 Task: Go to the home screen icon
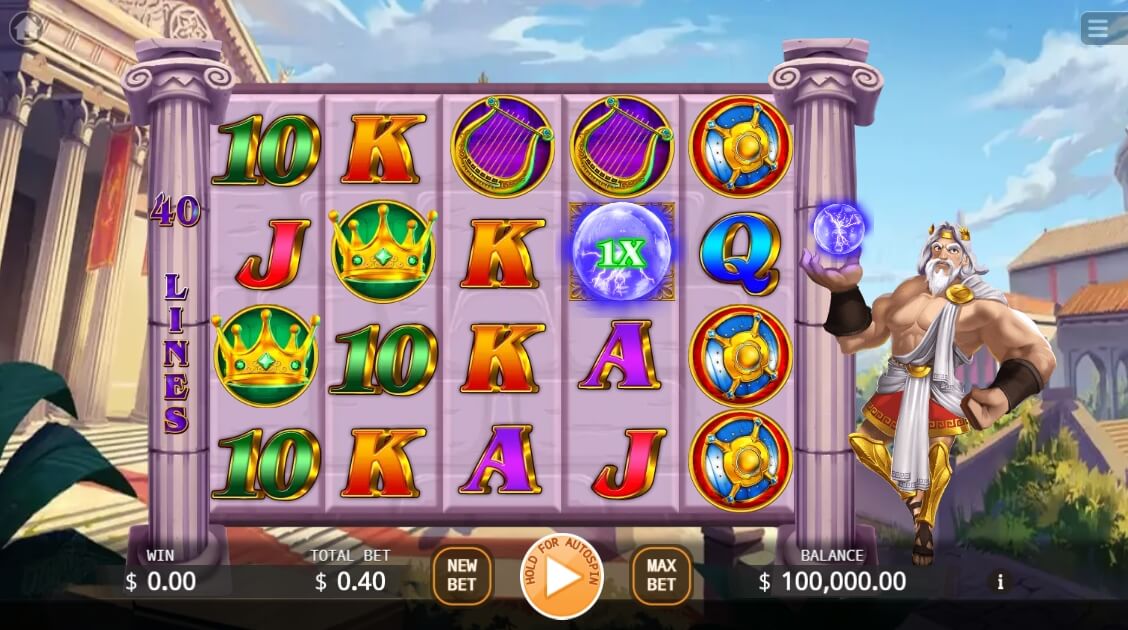click(x=25, y=28)
